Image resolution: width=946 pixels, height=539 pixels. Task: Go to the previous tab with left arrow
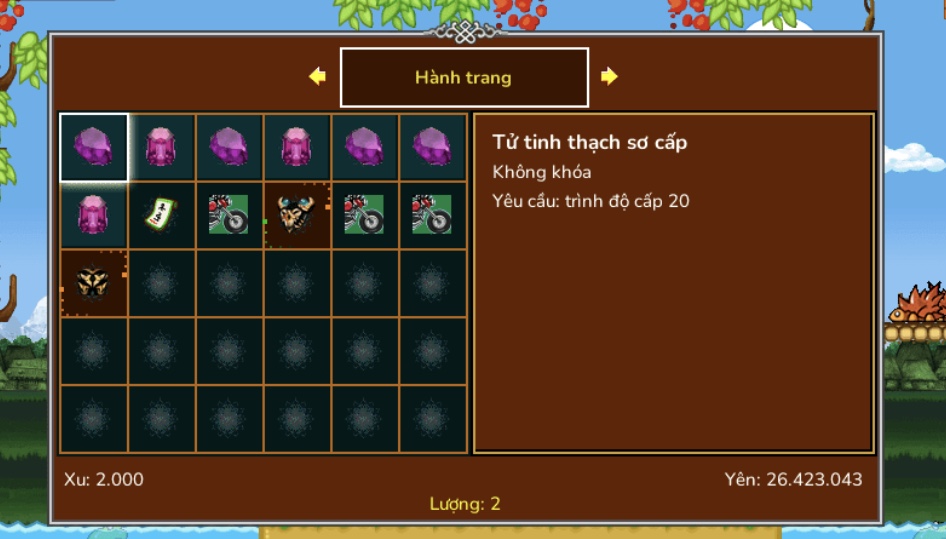(318, 76)
